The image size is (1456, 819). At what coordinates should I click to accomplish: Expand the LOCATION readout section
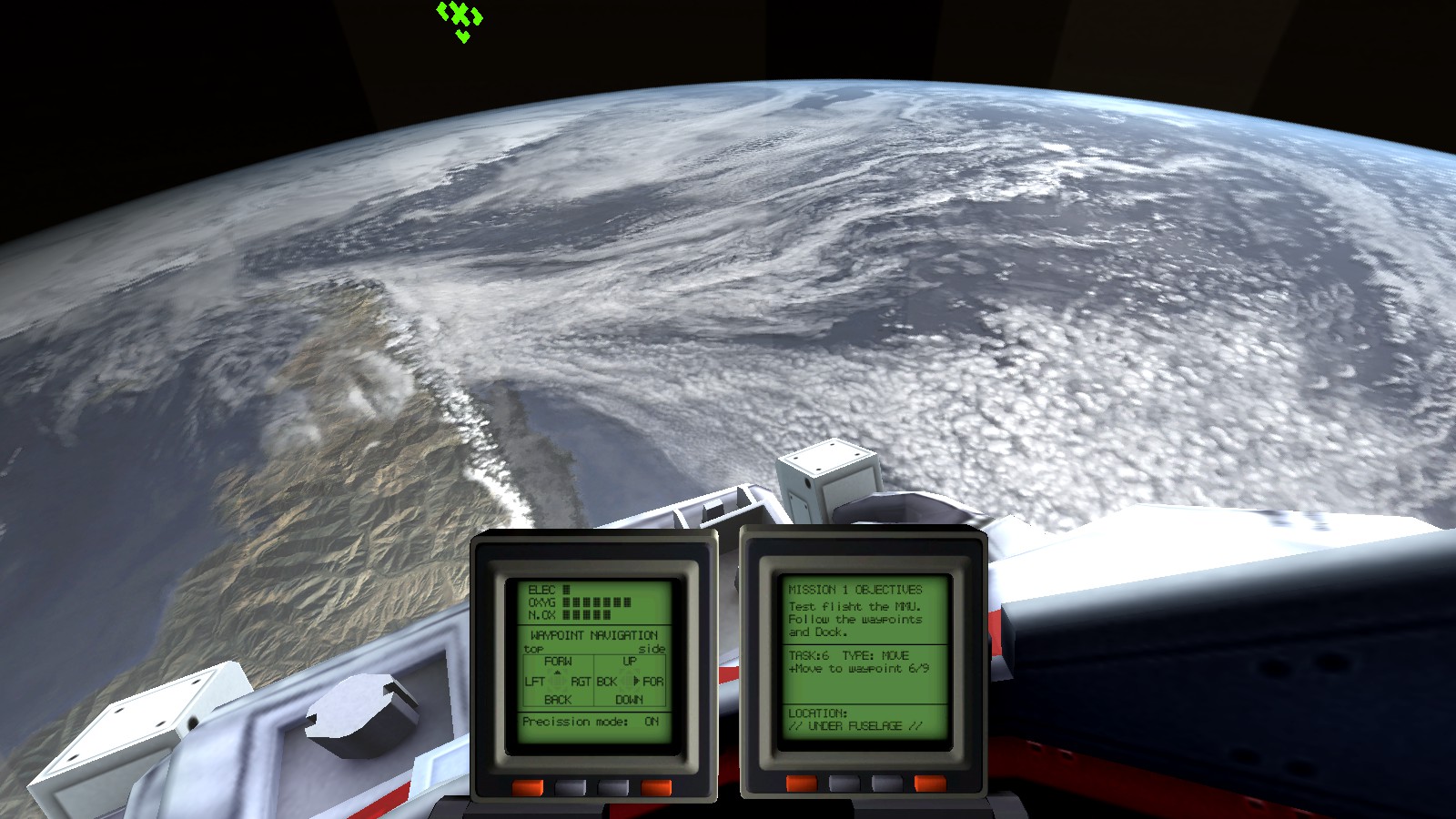(818, 715)
